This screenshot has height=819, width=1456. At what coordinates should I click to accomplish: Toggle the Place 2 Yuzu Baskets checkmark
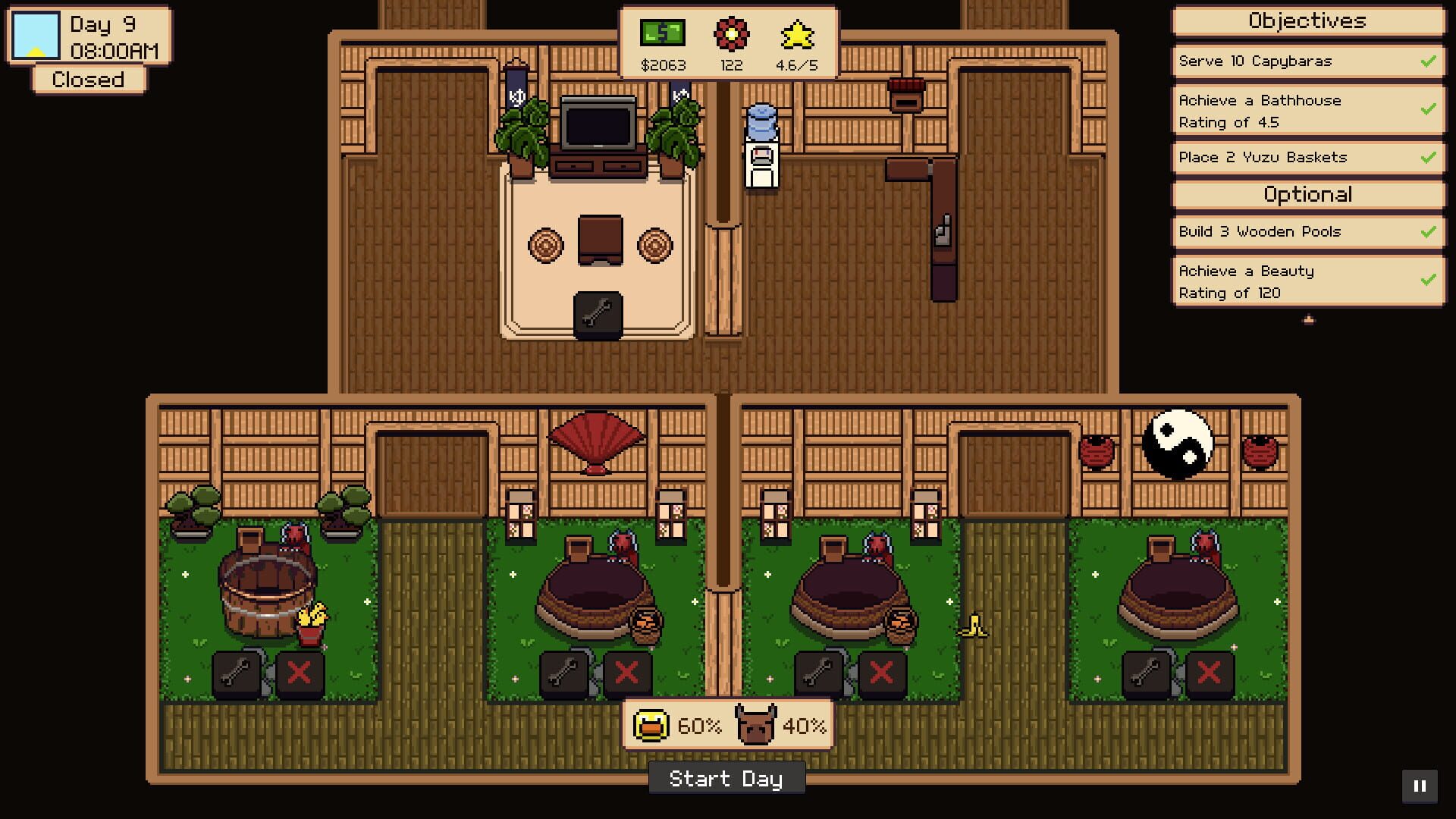pyautogui.click(x=1429, y=157)
